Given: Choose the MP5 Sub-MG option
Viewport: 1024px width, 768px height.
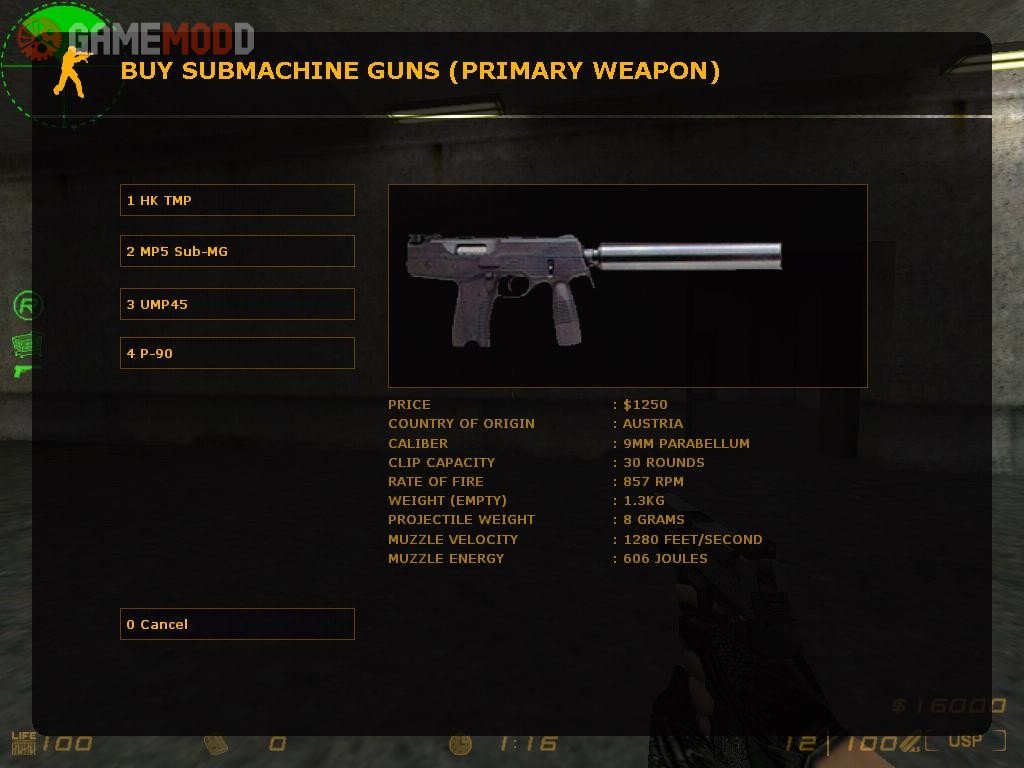Looking at the screenshot, I should pyautogui.click(x=237, y=251).
